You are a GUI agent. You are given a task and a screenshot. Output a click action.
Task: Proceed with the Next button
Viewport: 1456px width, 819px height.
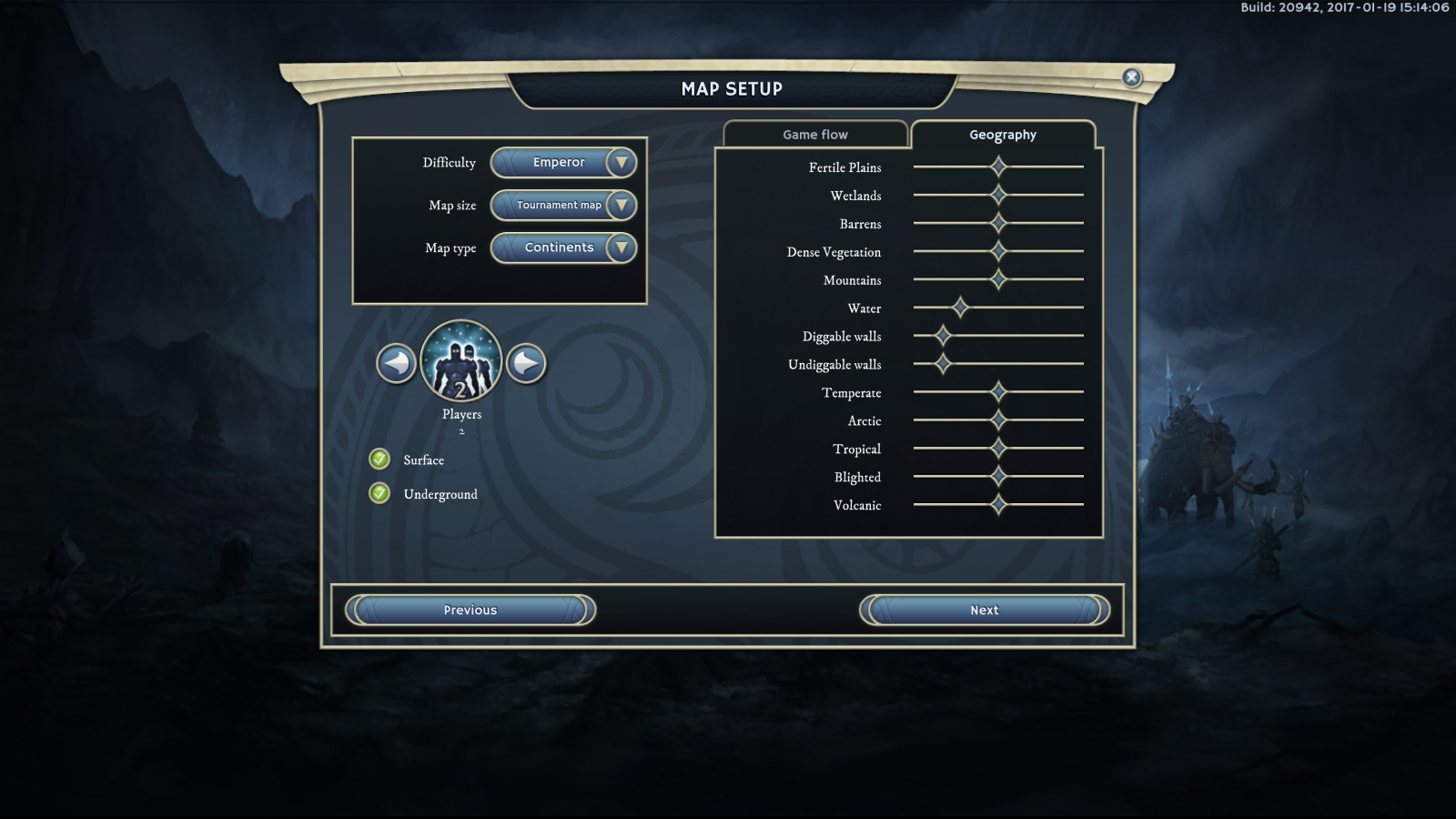tap(985, 610)
